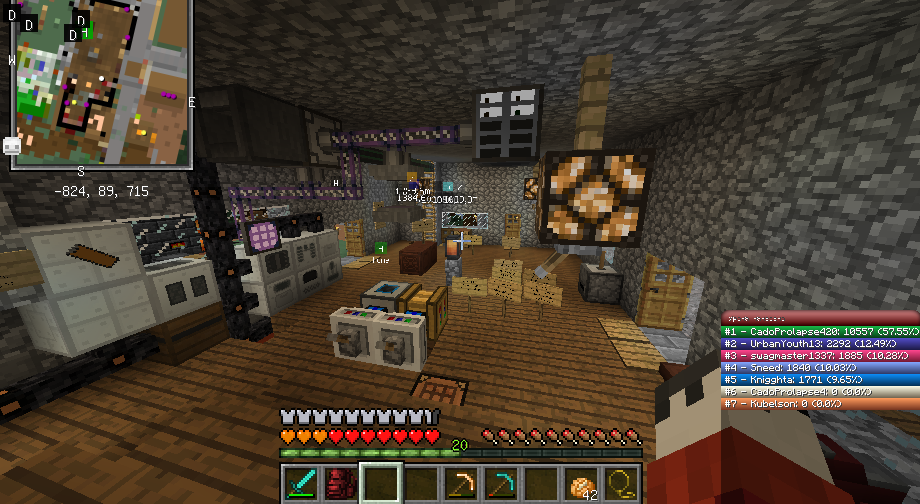Click the skull marker on the minimap edge
Screen dimensions: 920x504
(x=12, y=145)
